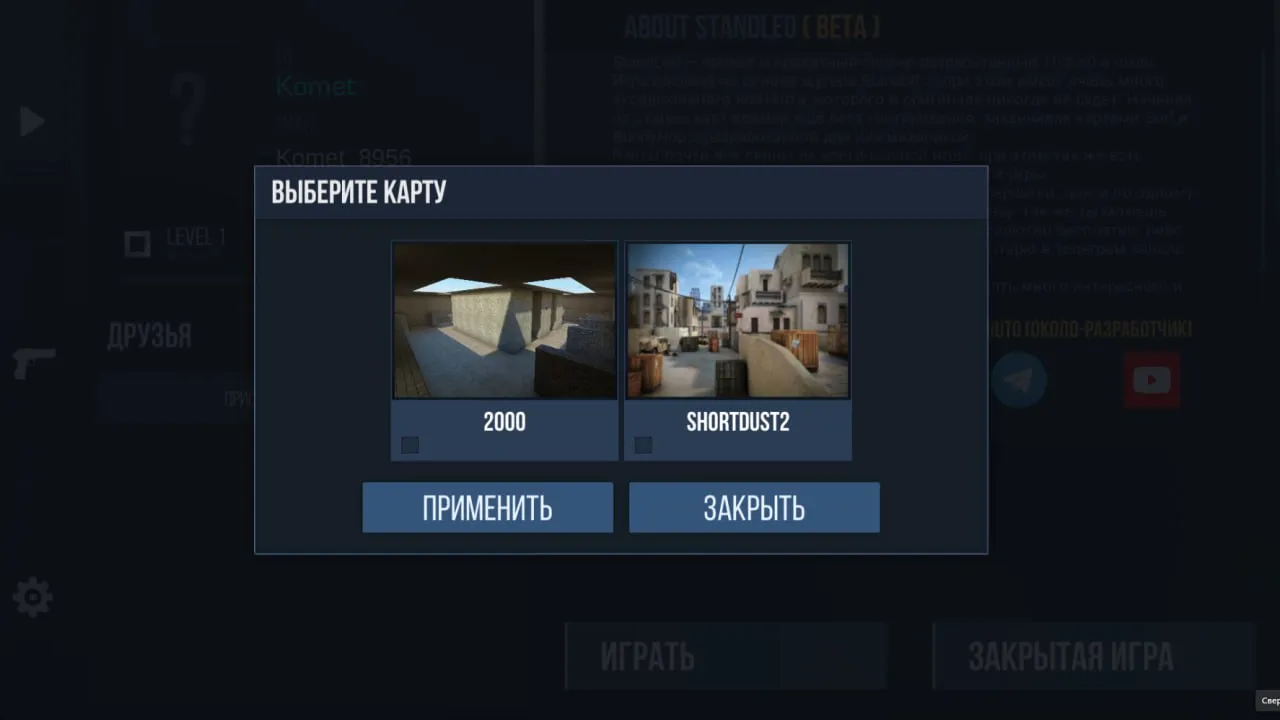The image size is (1280, 720).
Task: Choose the SHORTDUST2 map thumbnail
Action: click(x=738, y=321)
